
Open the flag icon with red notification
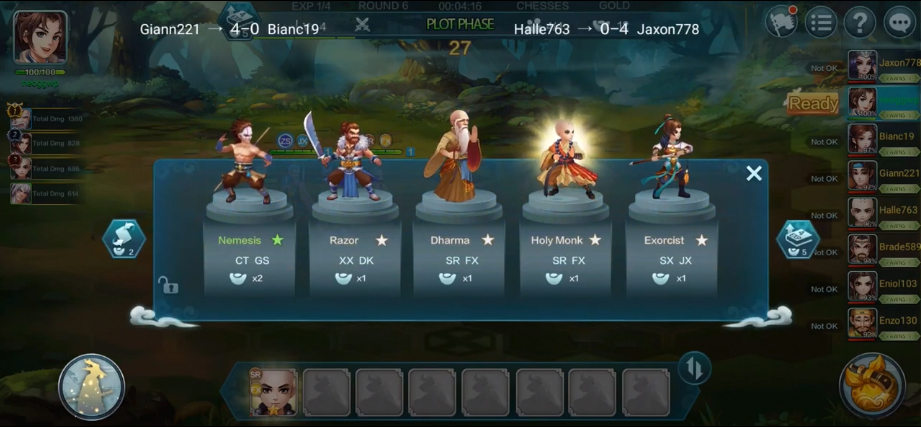[x=780, y=21]
